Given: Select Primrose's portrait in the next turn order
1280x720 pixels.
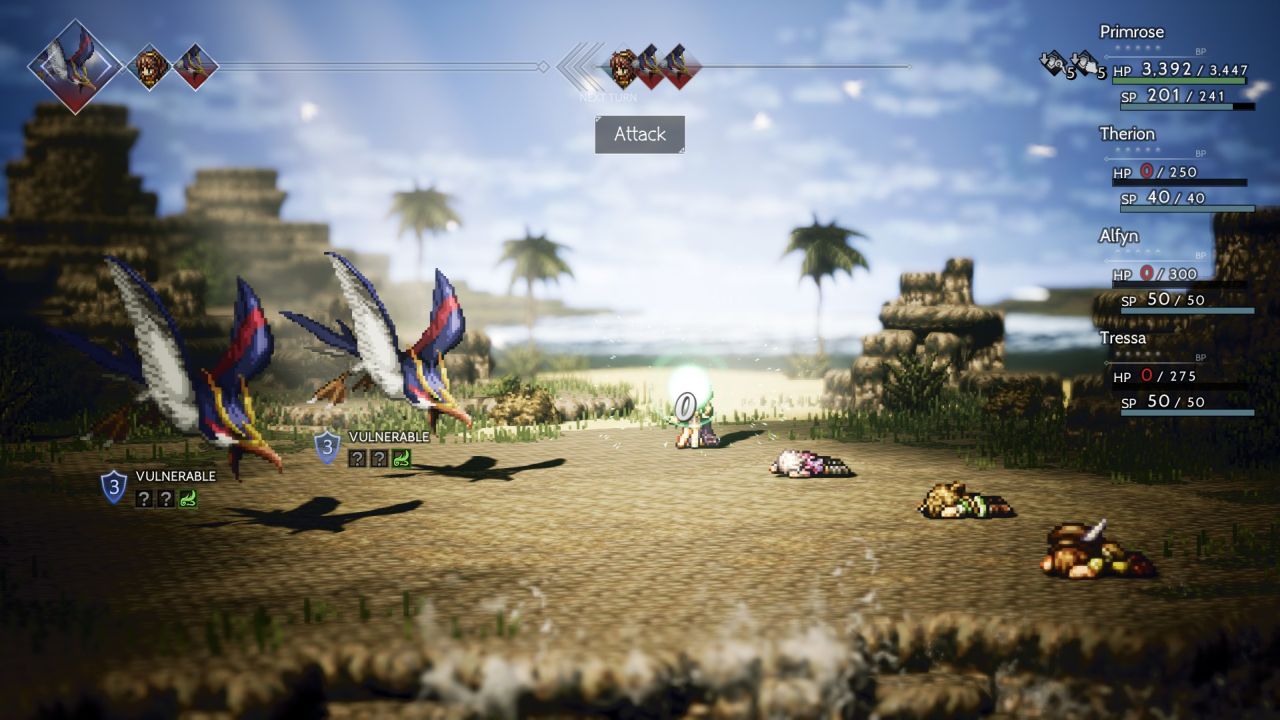Looking at the screenshot, I should 625,67.
